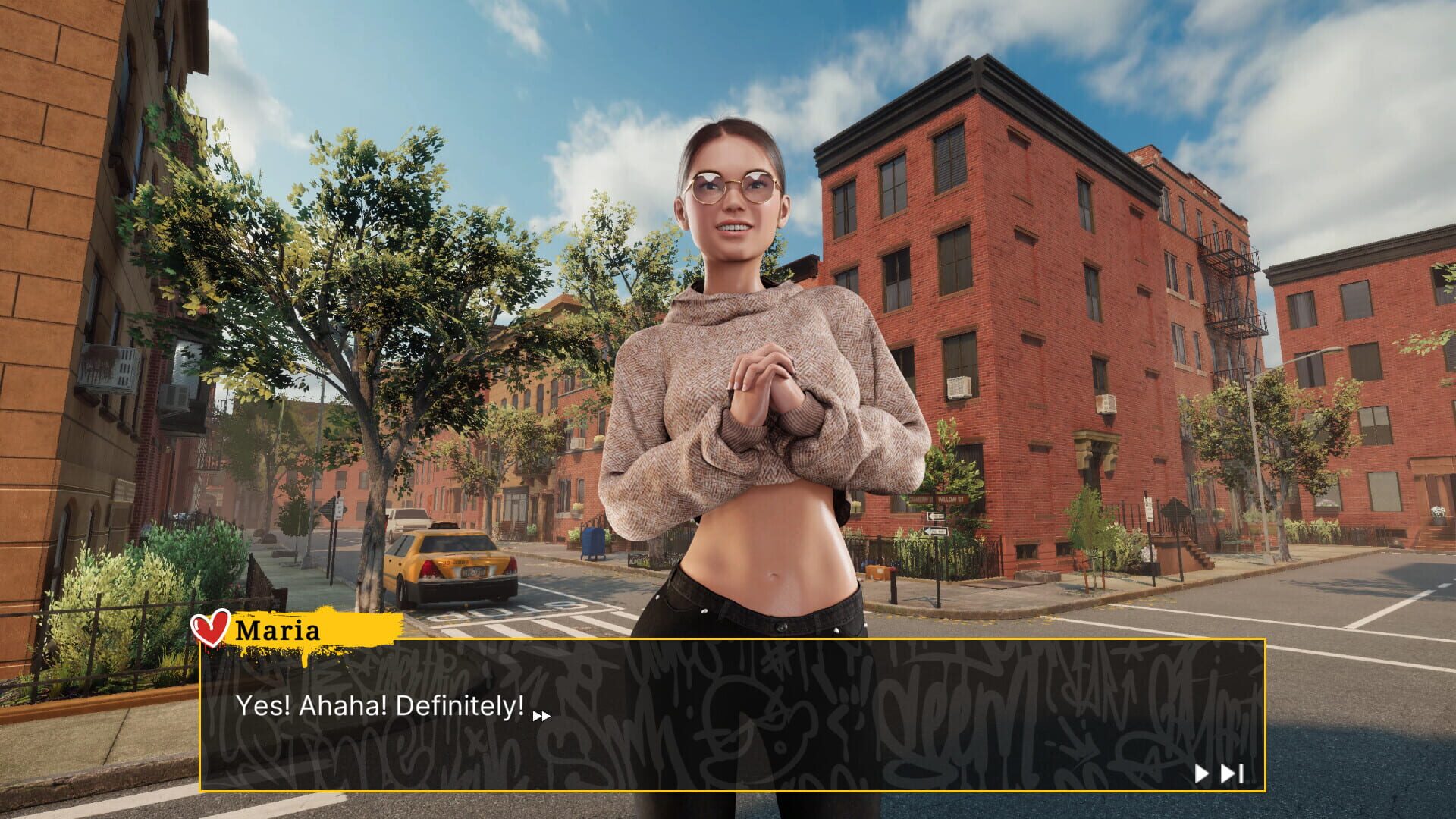Click the Maria name label above the dialogue
Image resolution: width=1456 pixels, height=819 pixels.
pos(278,630)
